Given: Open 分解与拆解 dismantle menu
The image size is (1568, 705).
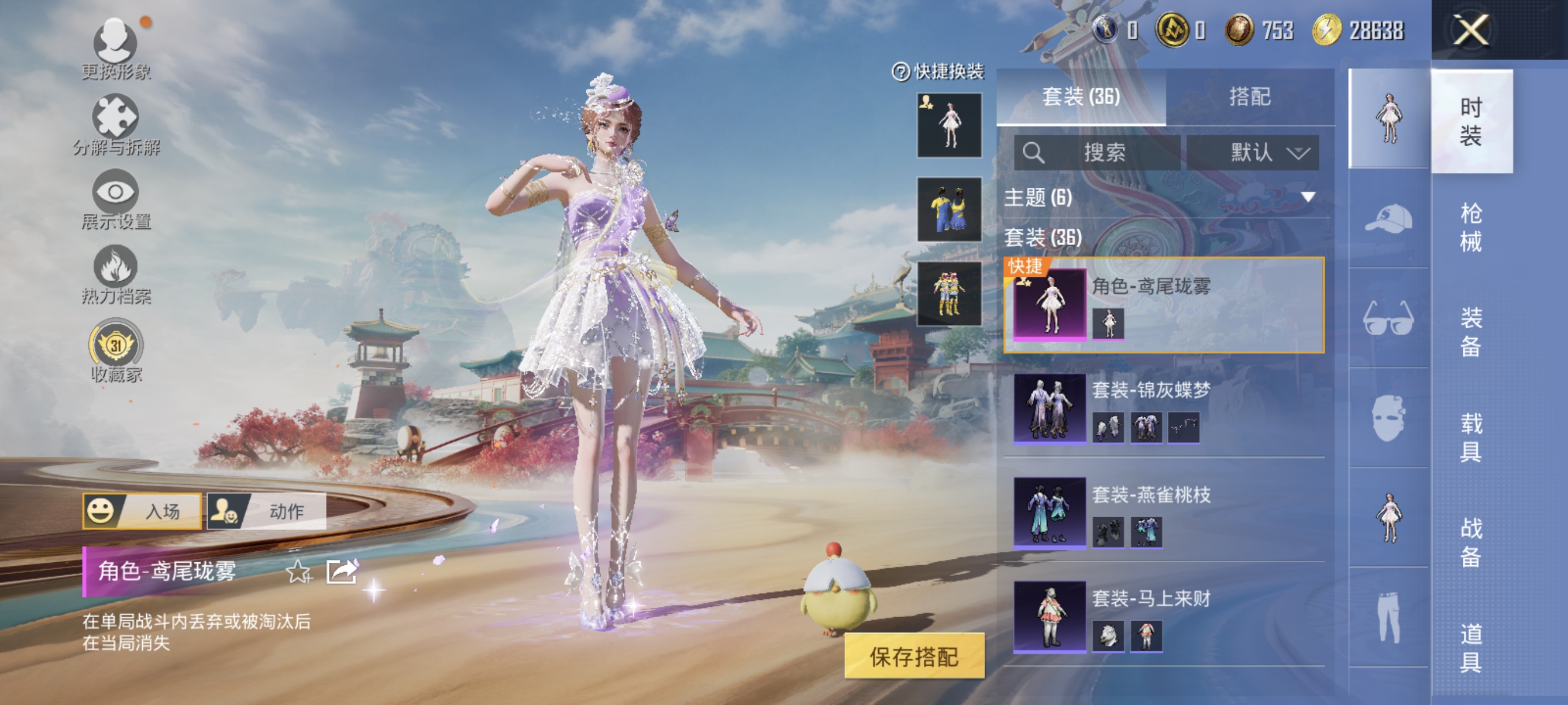Looking at the screenshot, I should click(x=116, y=124).
